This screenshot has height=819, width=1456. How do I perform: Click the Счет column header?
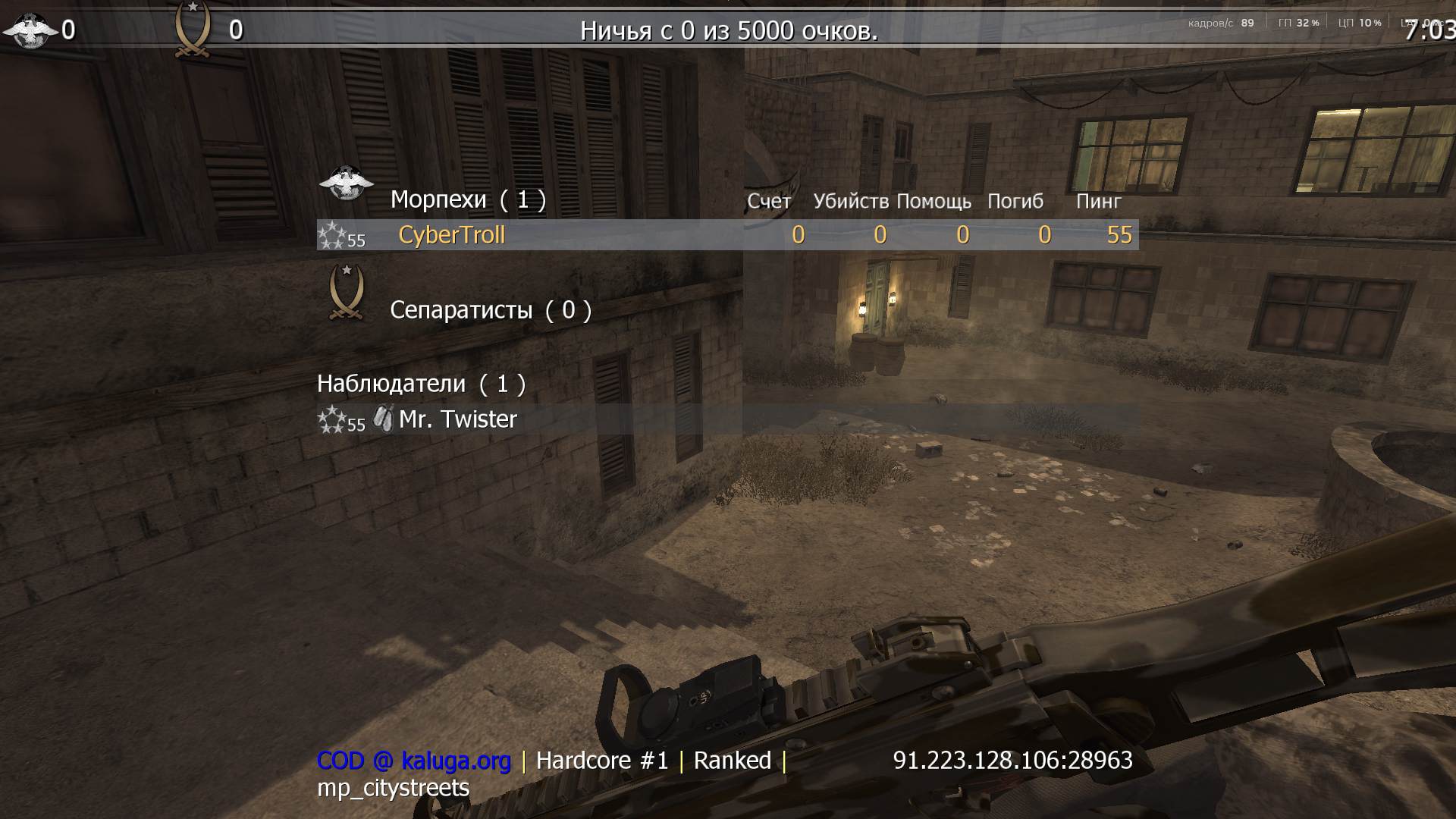(x=768, y=202)
